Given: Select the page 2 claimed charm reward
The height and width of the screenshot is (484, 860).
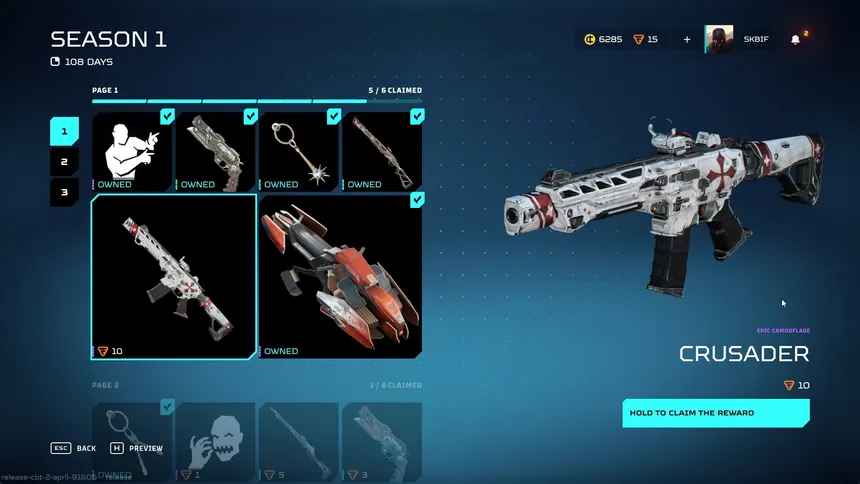Looking at the screenshot, I should (133, 441).
